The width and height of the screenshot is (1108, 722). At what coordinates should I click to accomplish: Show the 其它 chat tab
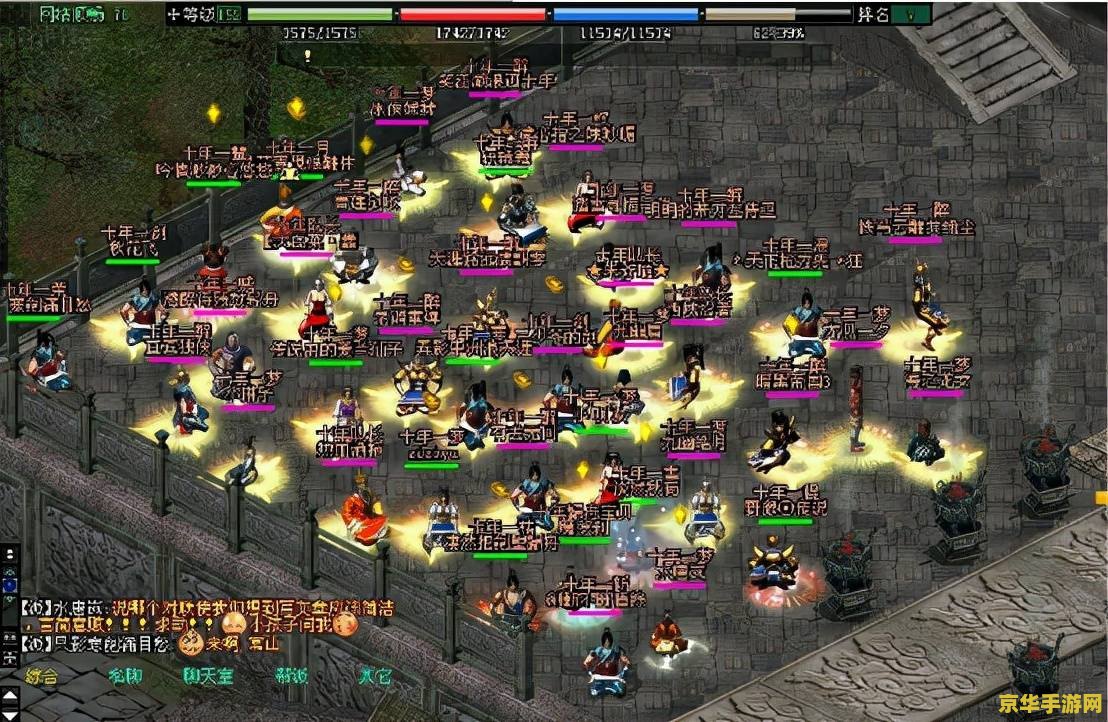[375, 676]
